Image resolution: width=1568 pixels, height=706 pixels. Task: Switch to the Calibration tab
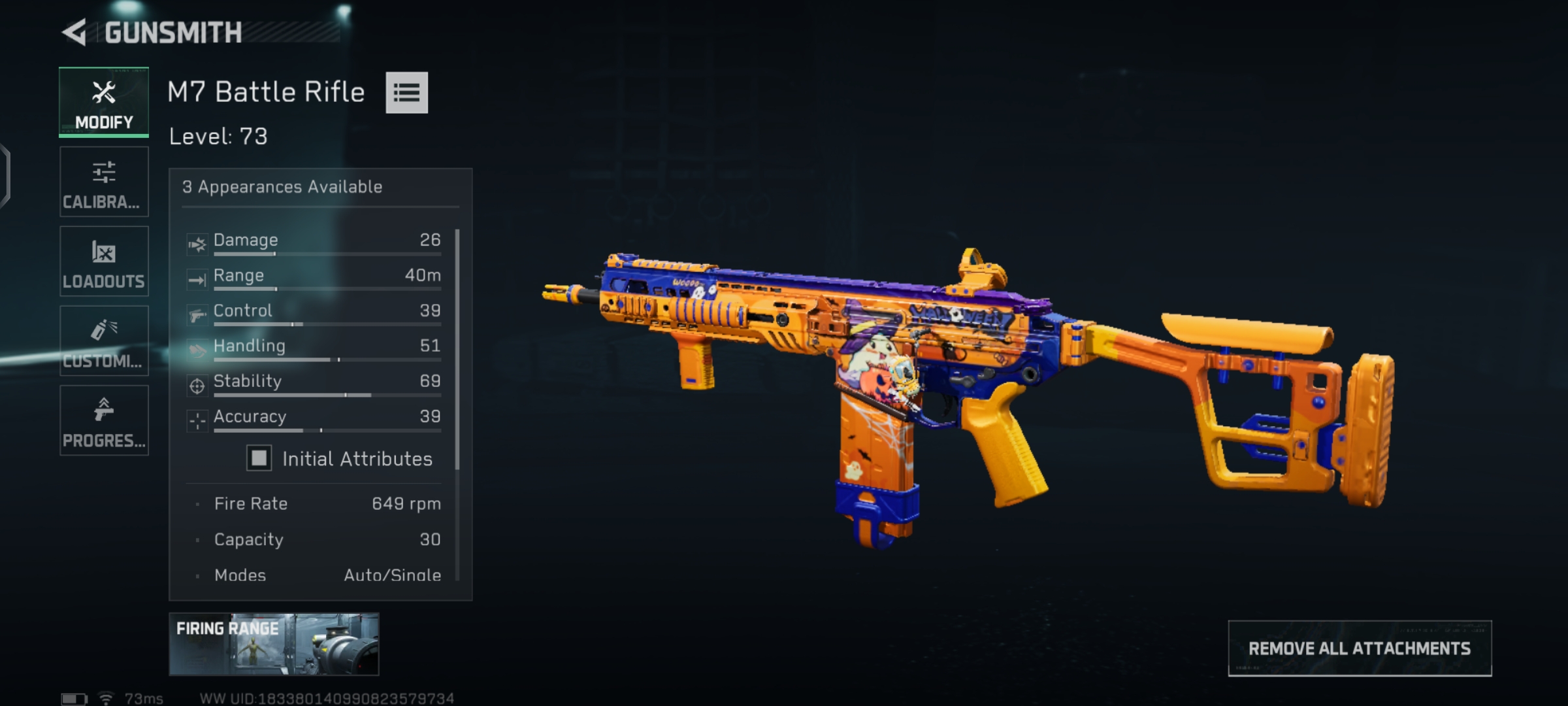pyautogui.click(x=104, y=182)
